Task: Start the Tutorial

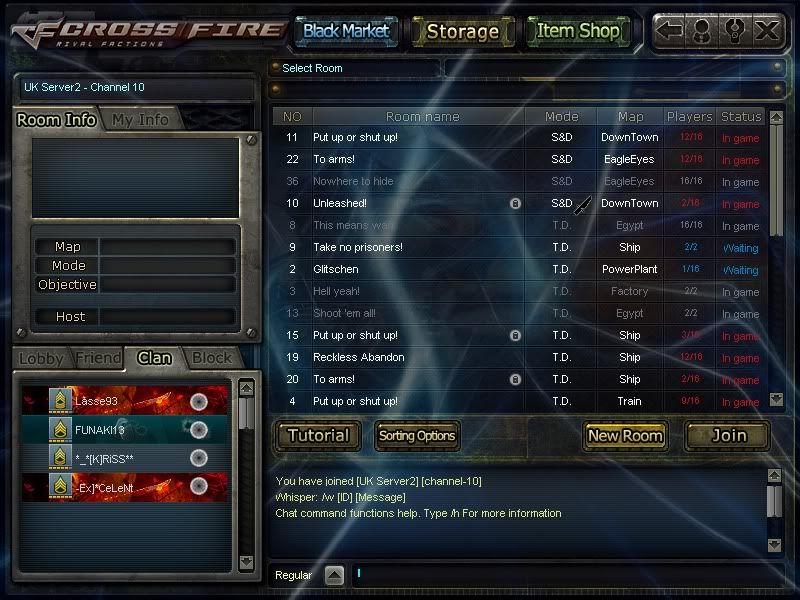Action: click(318, 435)
